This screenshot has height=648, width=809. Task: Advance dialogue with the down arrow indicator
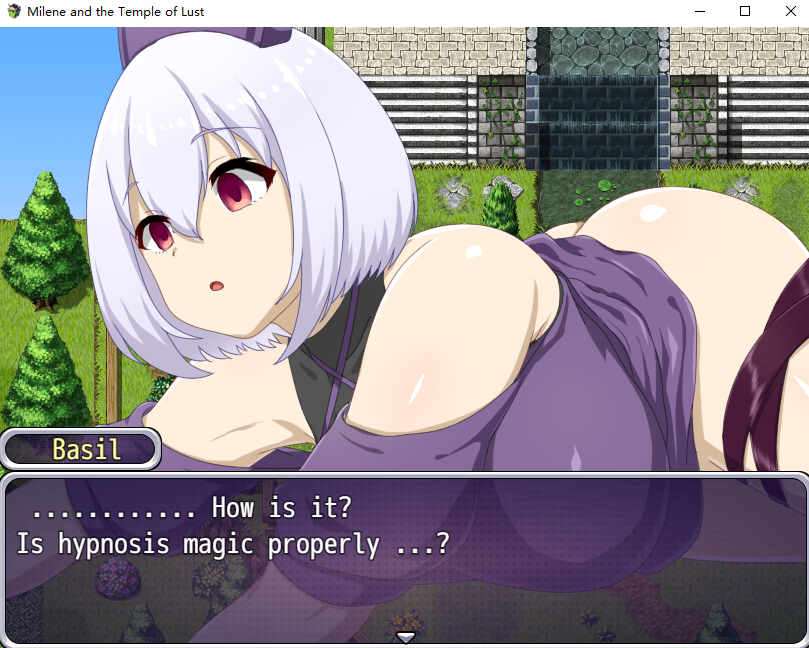click(x=405, y=637)
